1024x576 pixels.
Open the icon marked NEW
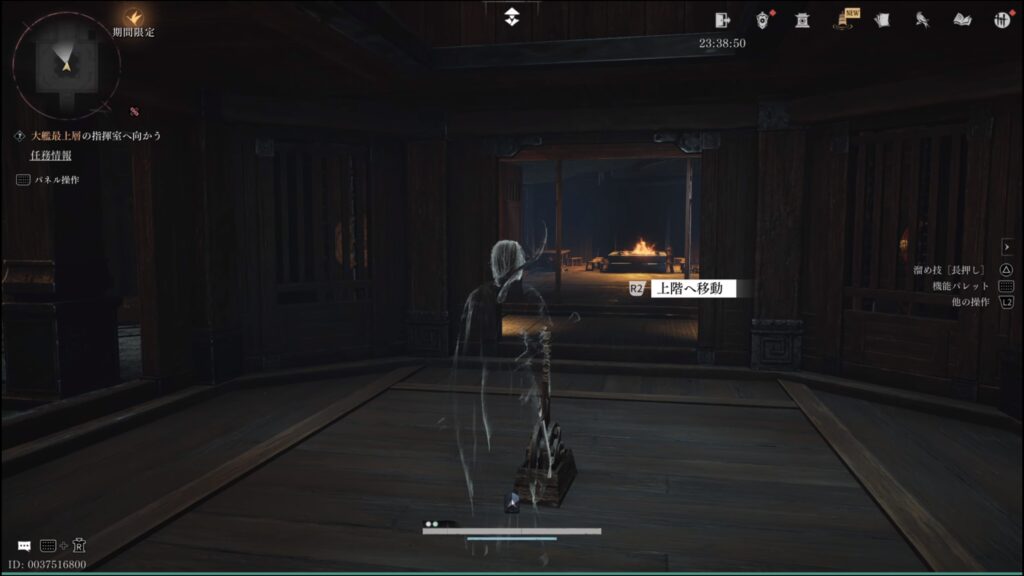[x=844, y=20]
